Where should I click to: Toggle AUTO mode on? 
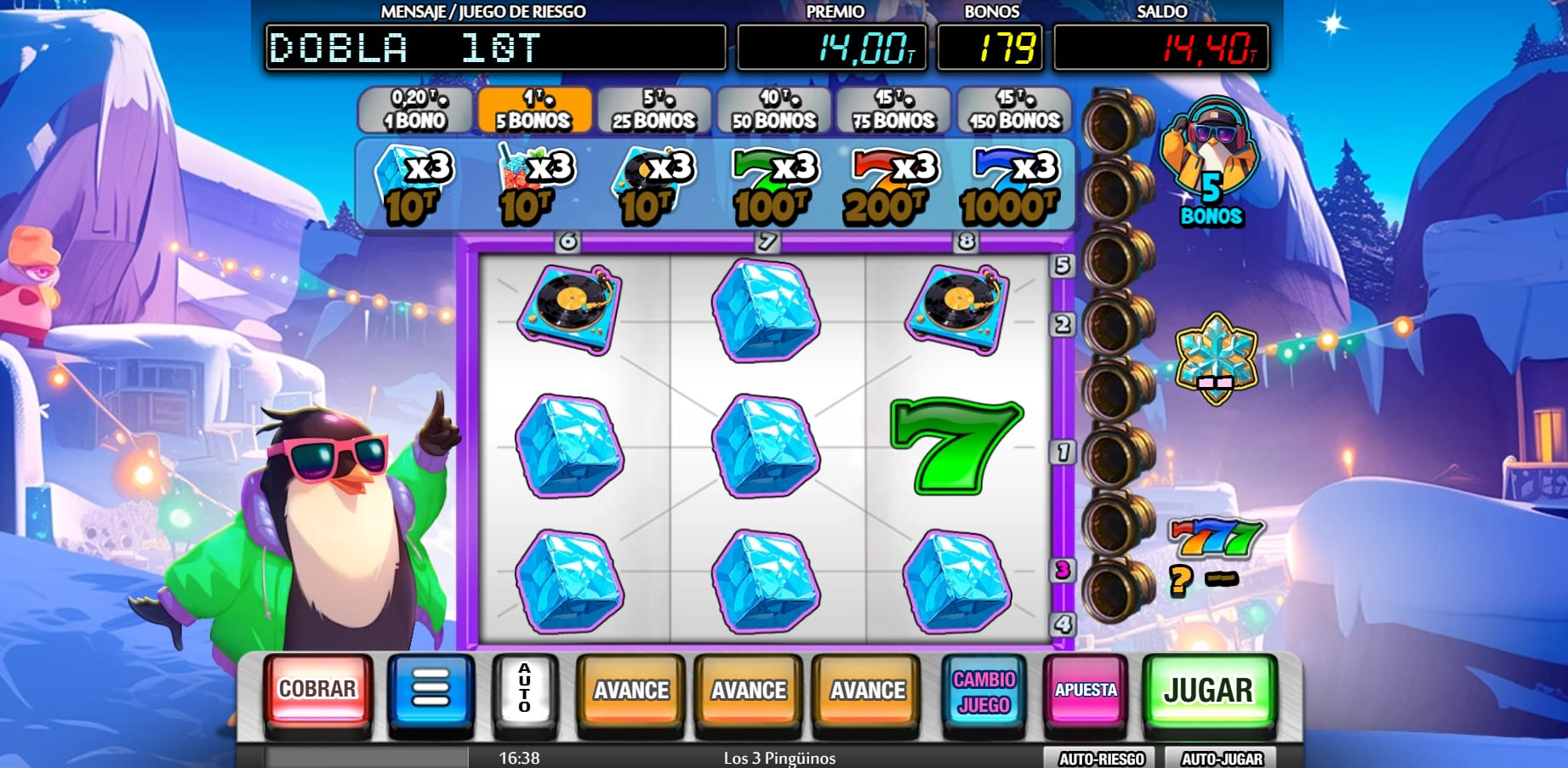524,693
